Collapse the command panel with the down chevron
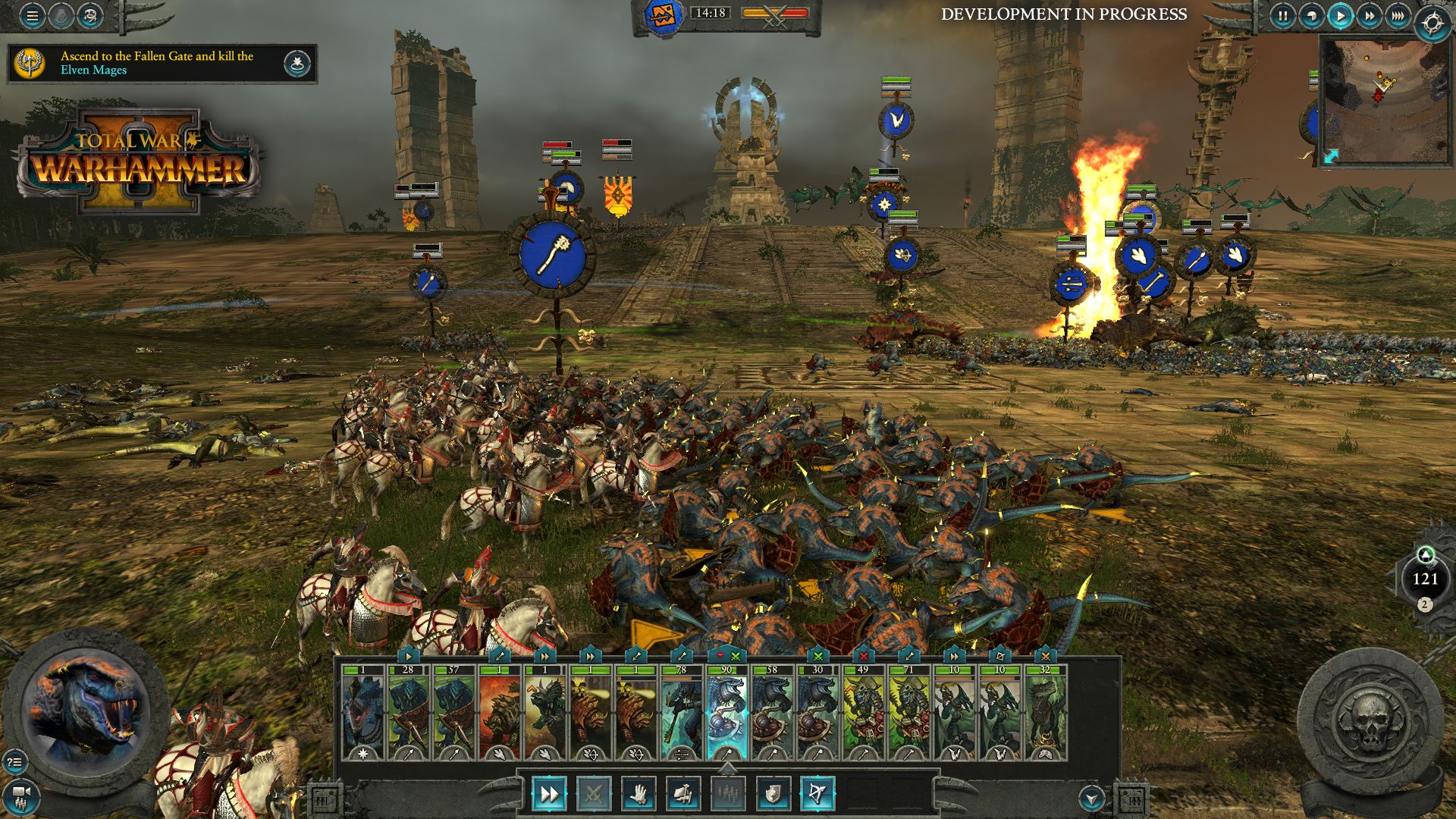1456x819 pixels. coord(1091,799)
